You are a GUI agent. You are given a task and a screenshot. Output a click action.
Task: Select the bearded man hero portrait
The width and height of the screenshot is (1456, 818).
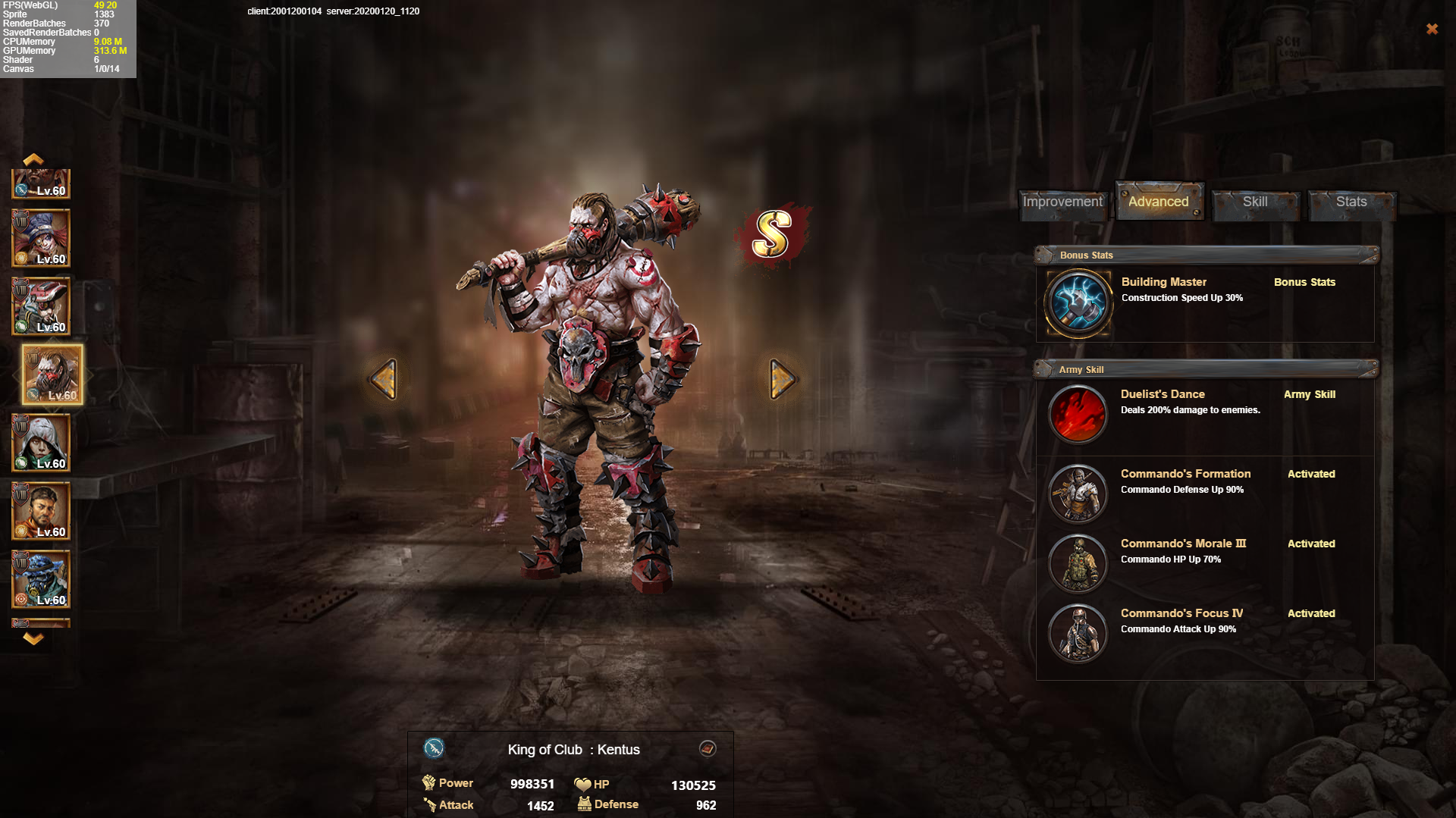pyautogui.click(x=41, y=511)
